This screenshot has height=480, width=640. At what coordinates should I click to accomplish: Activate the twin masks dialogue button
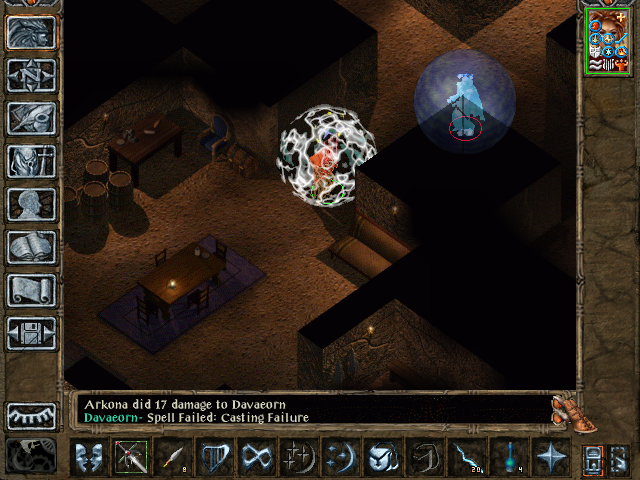88,458
